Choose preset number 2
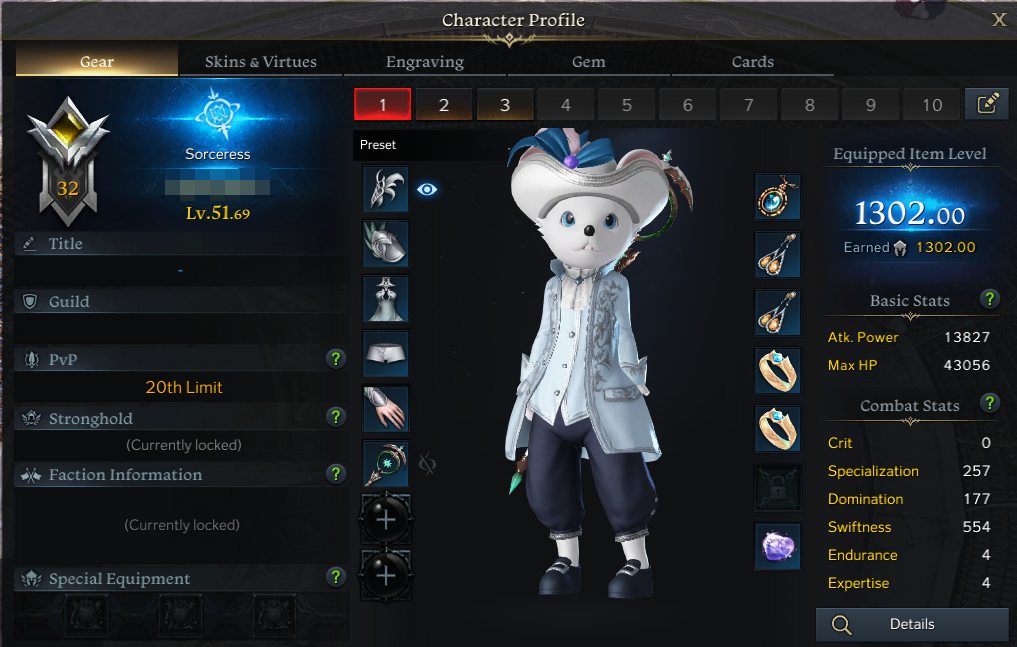This screenshot has height=647, width=1017. (x=443, y=105)
